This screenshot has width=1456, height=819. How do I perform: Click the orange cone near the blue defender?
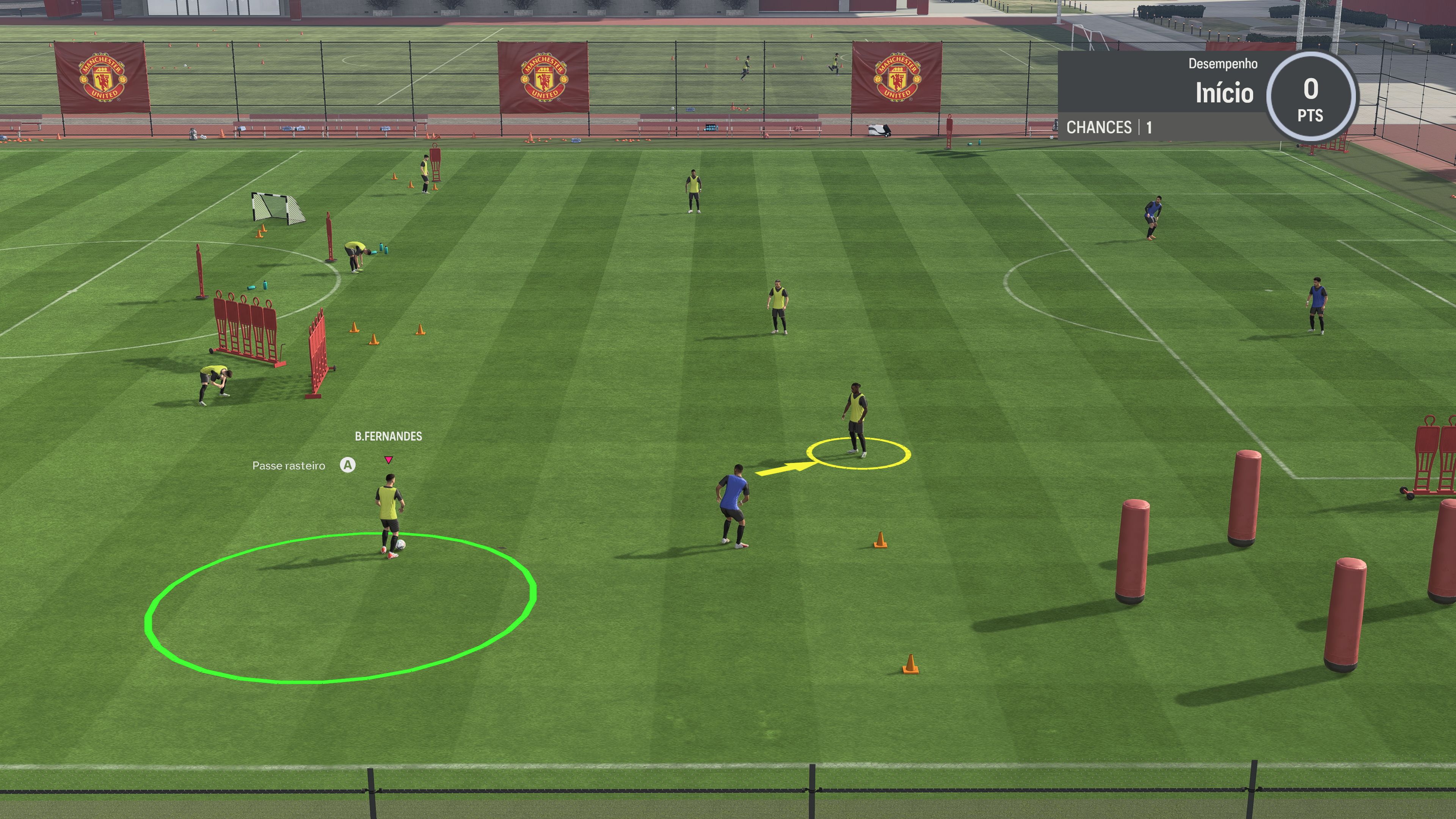(x=880, y=540)
